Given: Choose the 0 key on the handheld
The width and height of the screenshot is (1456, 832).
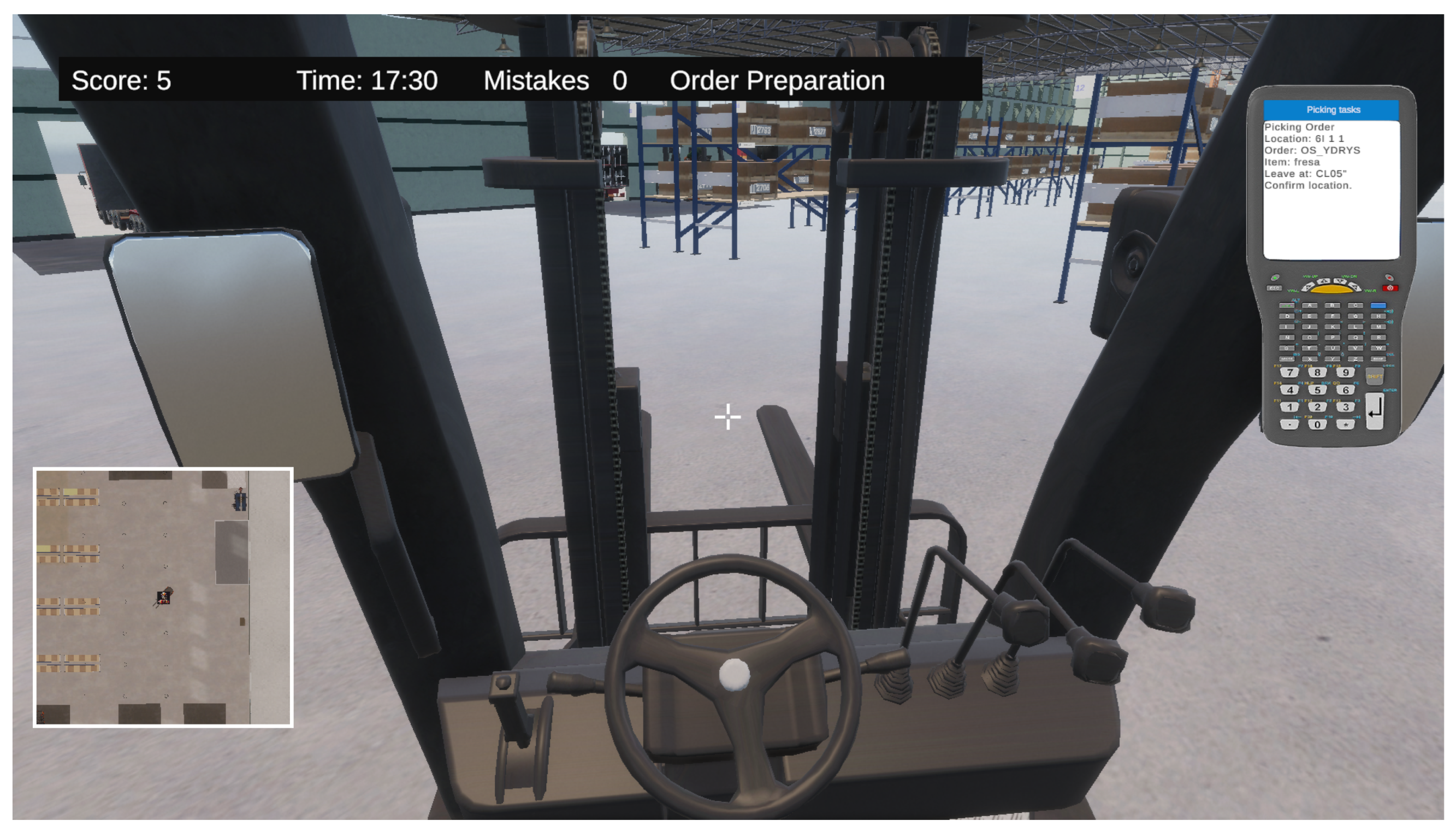Looking at the screenshot, I should point(1317,424).
